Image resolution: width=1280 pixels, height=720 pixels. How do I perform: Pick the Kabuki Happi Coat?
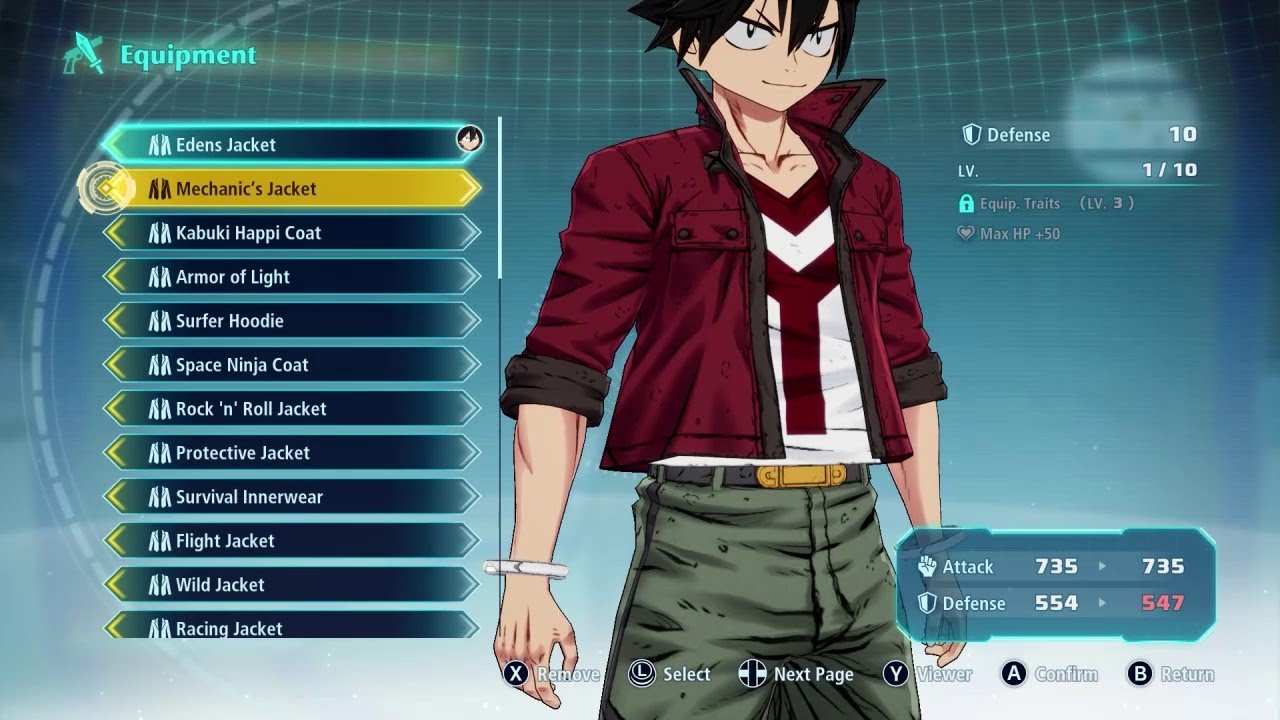point(290,233)
